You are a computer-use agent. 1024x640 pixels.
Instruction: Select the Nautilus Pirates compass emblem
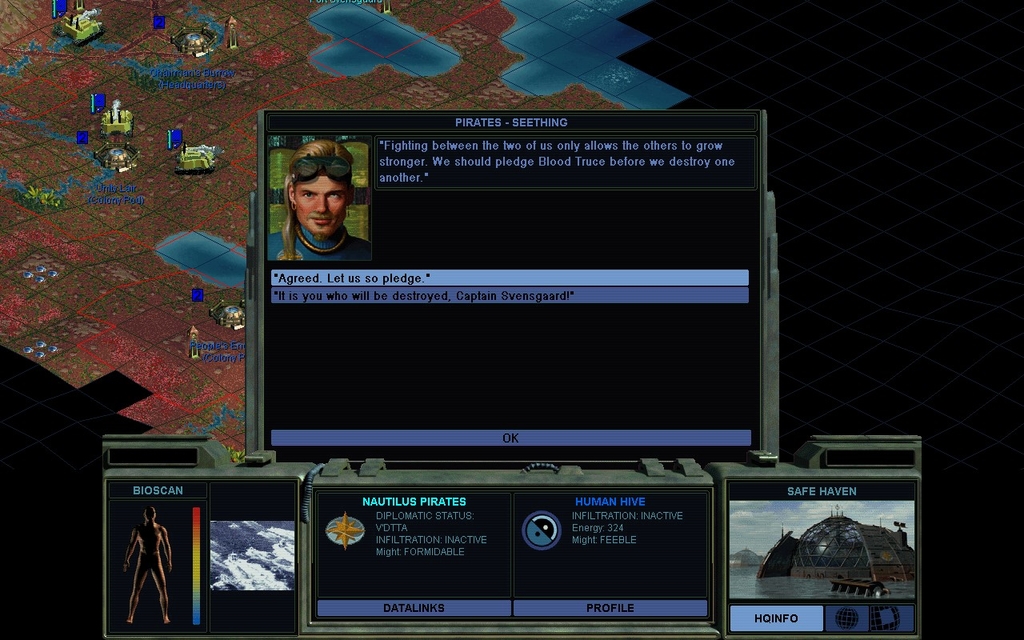(345, 531)
